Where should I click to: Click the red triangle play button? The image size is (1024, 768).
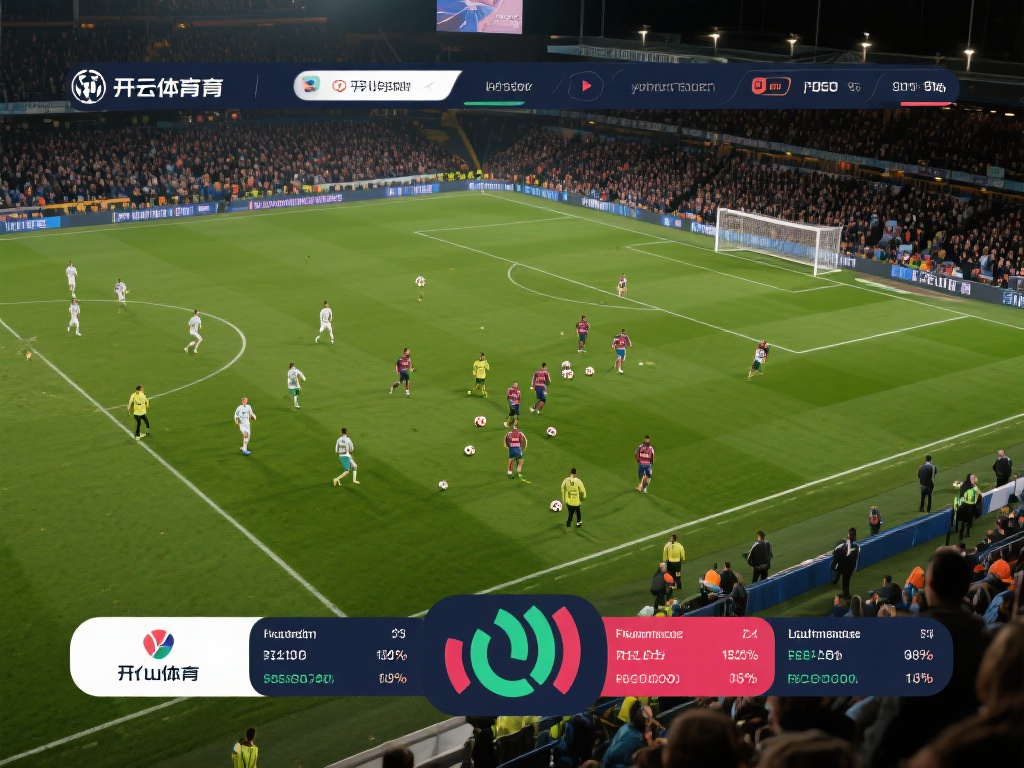click(585, 86)
